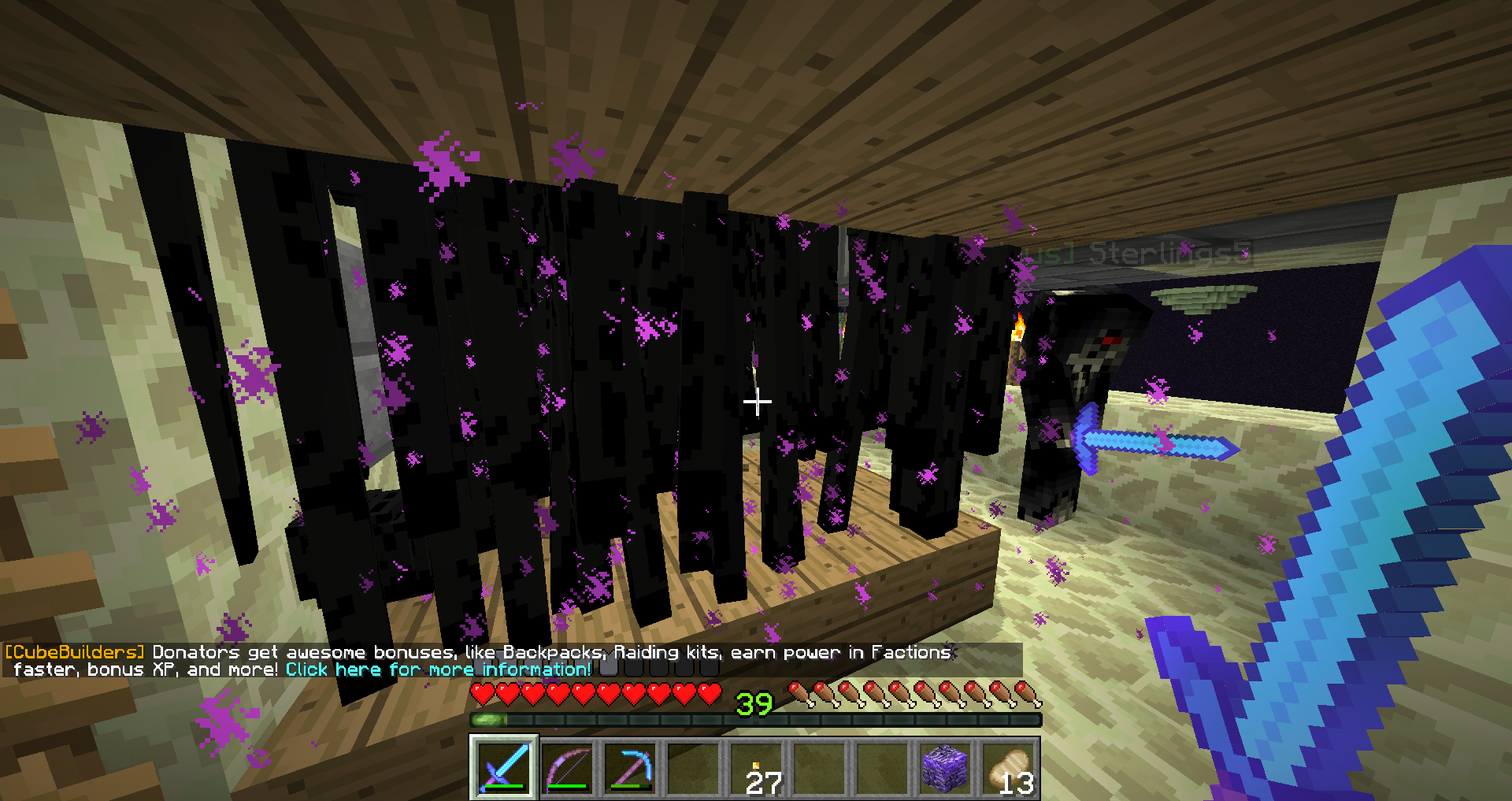Open the 'Click here for more information!' chat link
1512x801 pixels.
pos(438,669)
